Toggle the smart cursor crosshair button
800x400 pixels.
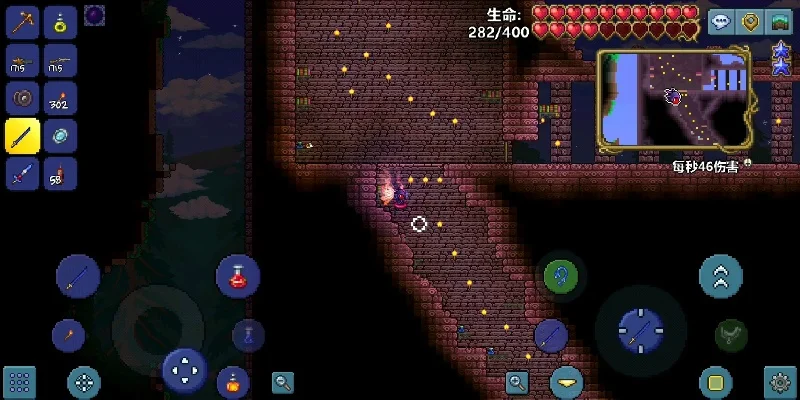tap(83, 381)
